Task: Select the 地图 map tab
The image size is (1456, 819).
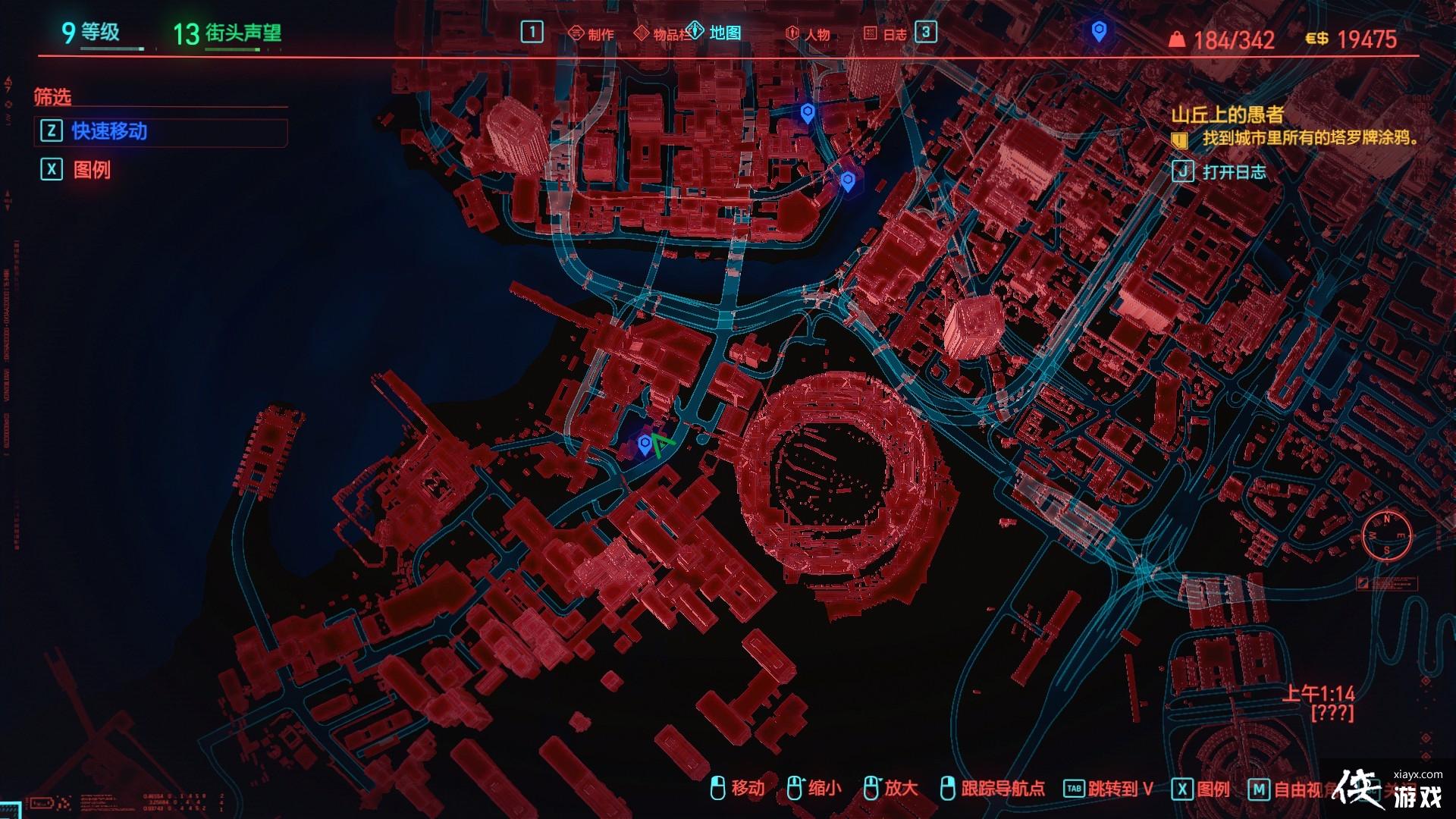Action: [716, 33]
